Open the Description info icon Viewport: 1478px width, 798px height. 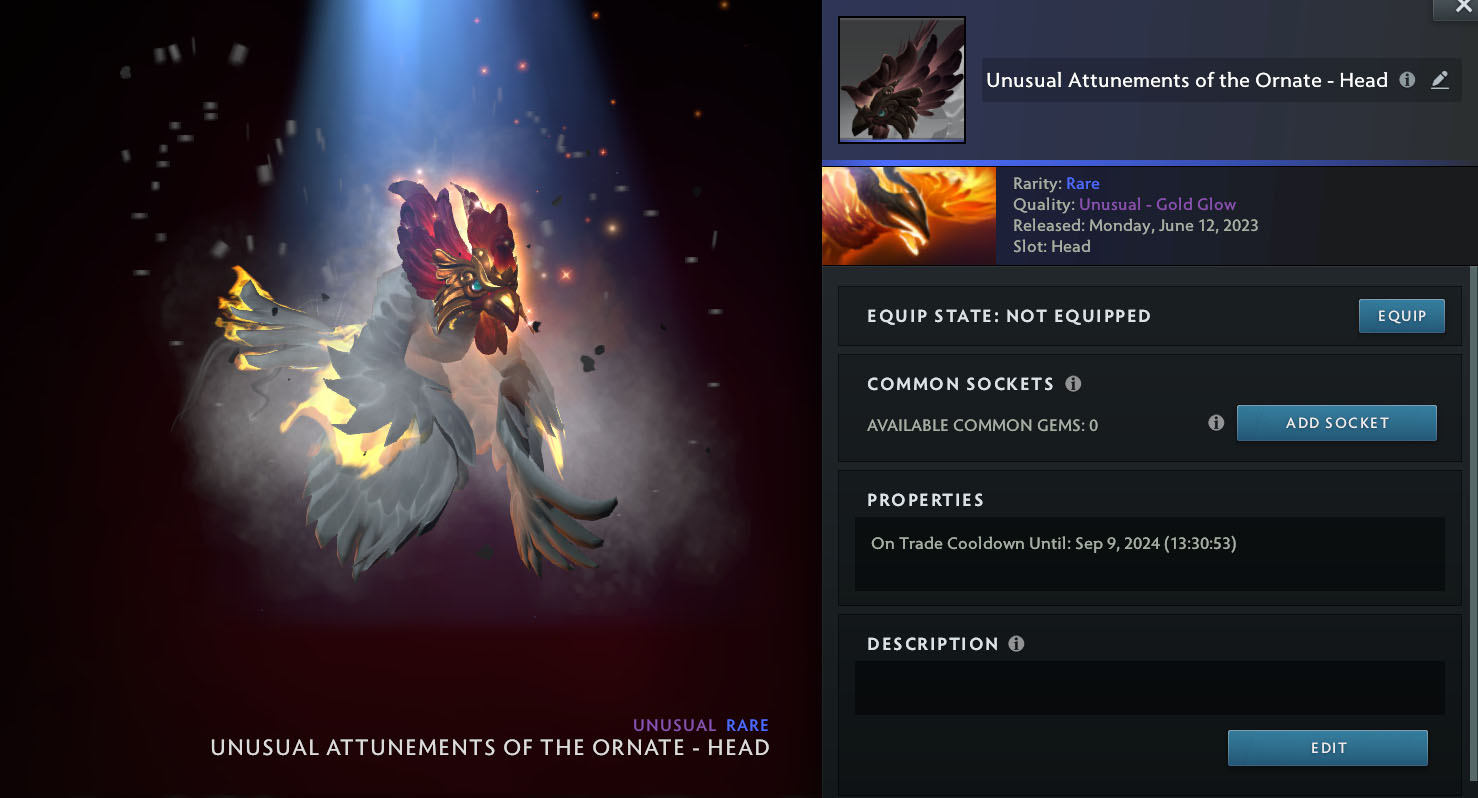[x=1016, y=644]
